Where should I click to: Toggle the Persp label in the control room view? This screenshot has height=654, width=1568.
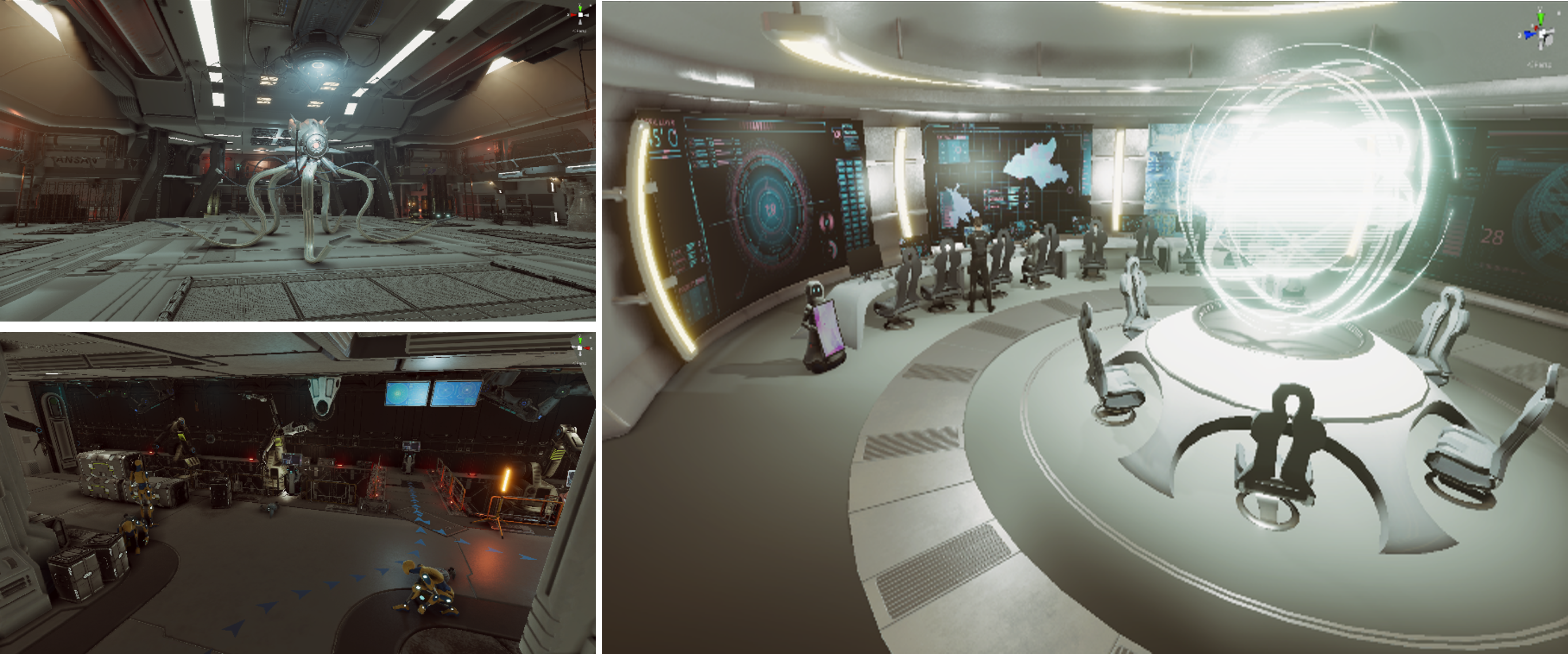click(1541, 64)
